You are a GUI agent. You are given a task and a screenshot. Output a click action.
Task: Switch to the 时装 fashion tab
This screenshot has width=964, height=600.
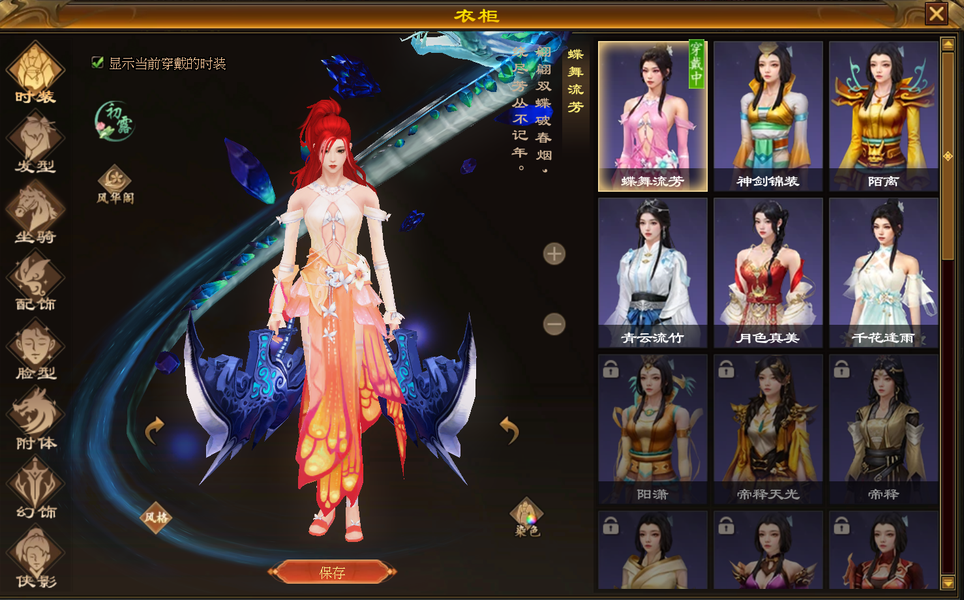36,72
